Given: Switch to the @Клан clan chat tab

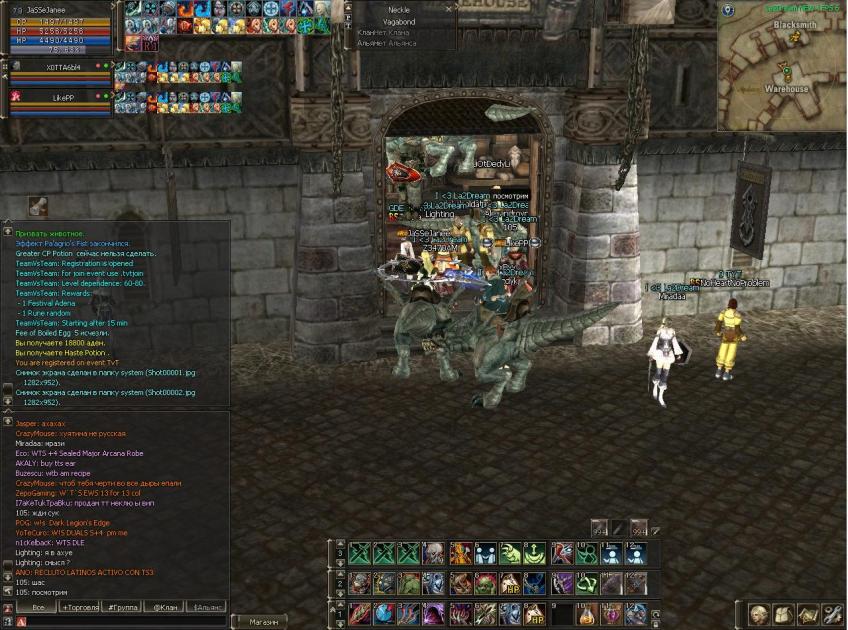Looking at the screenshot, I should 164,607.
